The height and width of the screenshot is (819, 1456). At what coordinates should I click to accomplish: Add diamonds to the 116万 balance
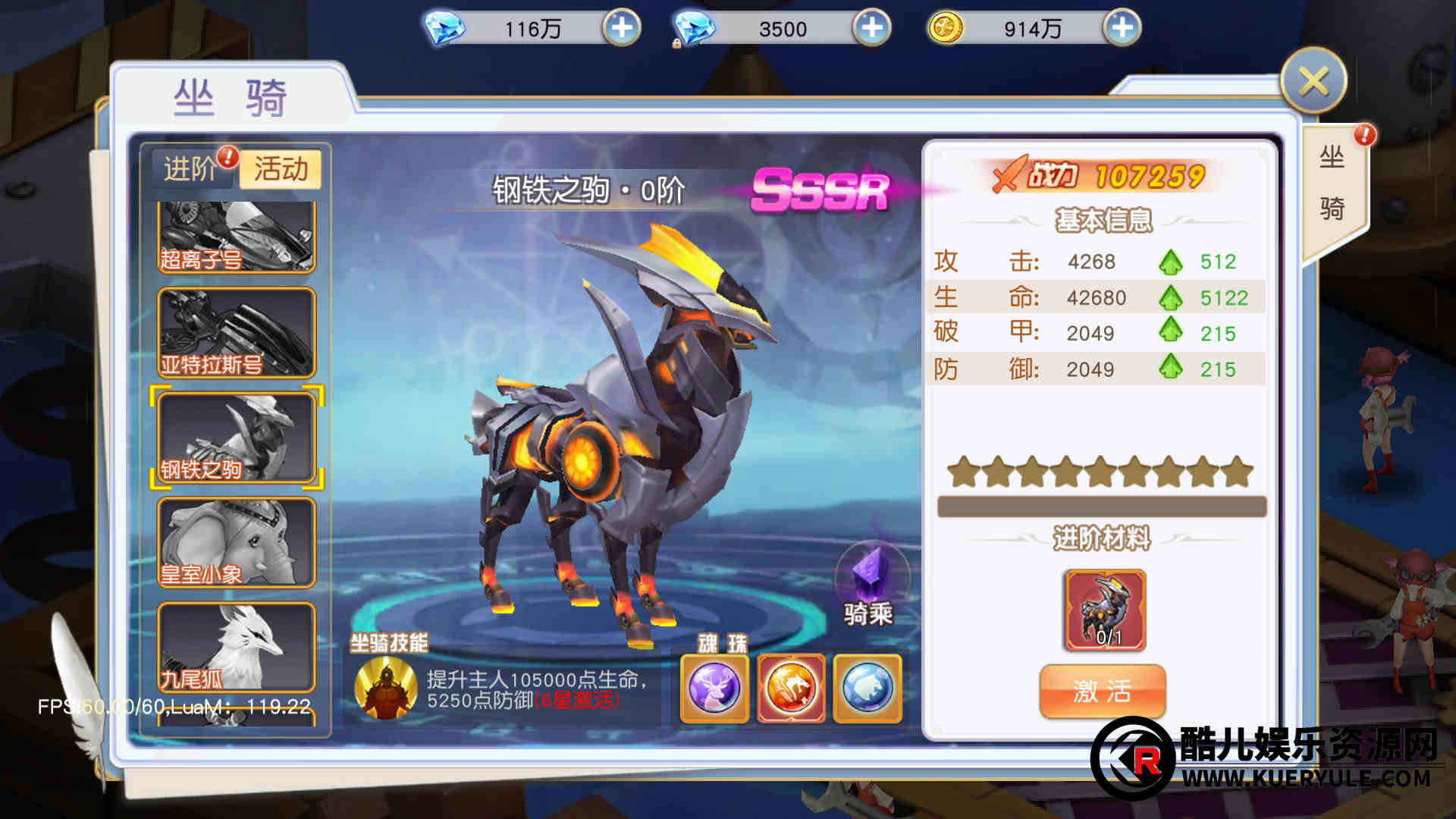(621, 28)
